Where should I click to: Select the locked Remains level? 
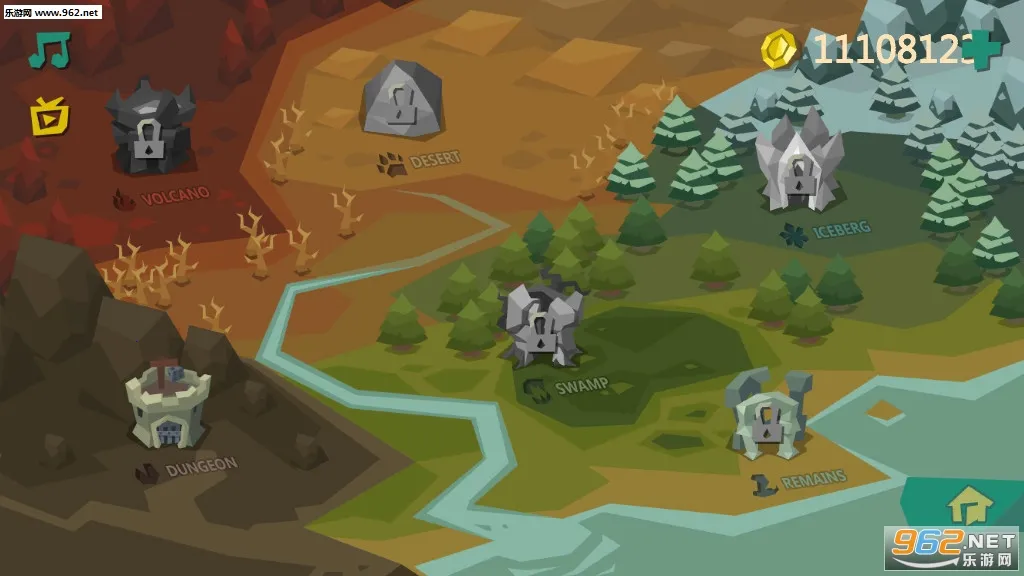tap(766, 416)
